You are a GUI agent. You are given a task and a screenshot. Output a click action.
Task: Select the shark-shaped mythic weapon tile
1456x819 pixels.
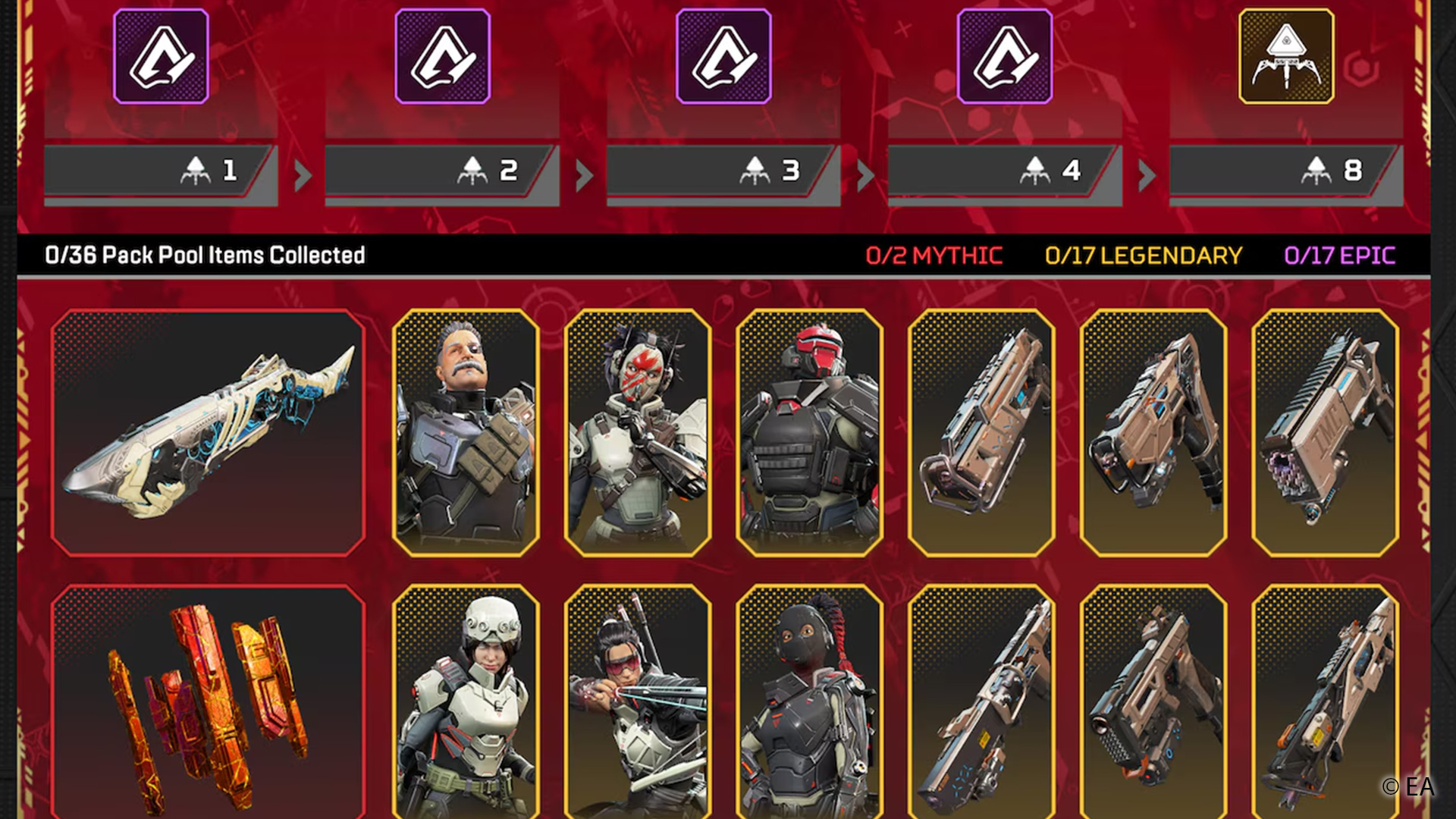point(208,432)
